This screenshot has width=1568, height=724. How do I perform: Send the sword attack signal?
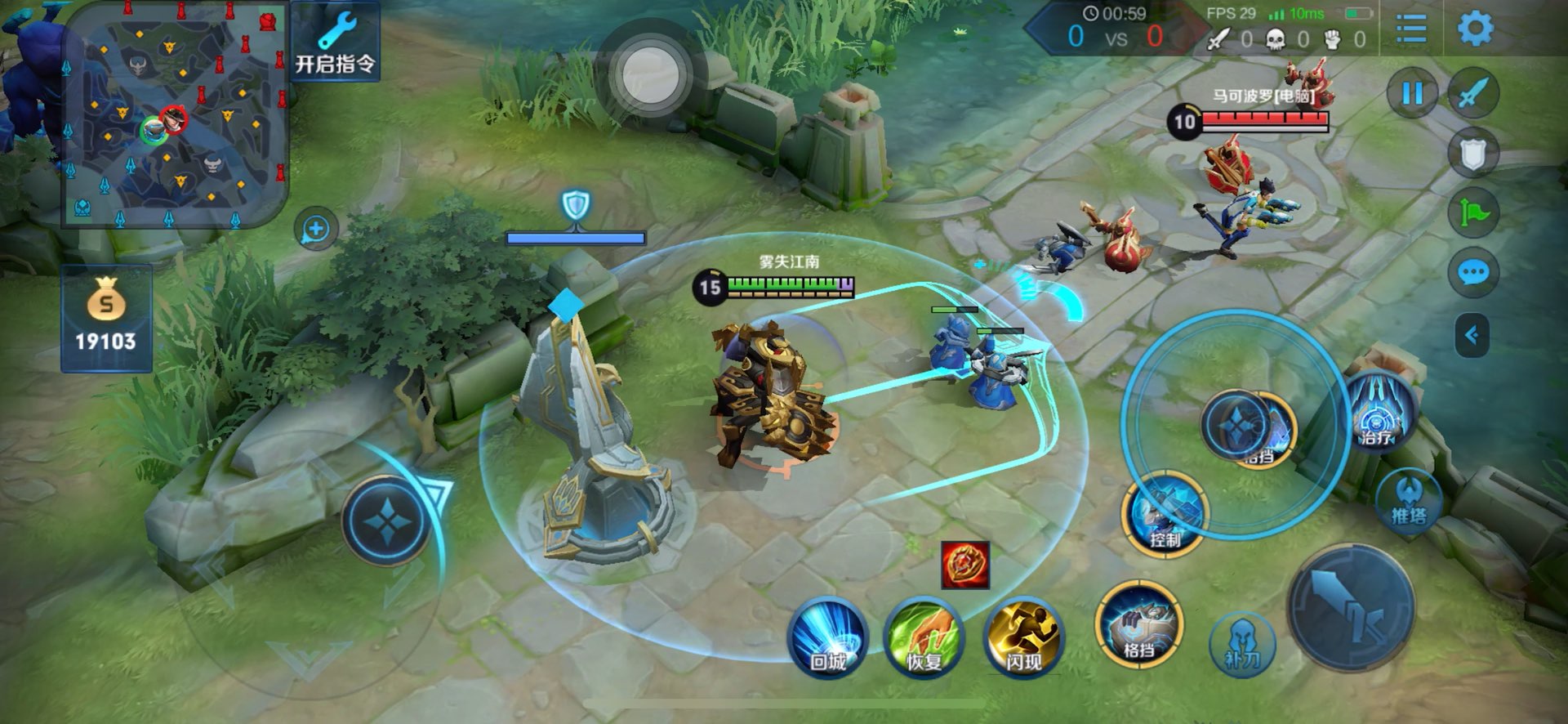point(1472,93)
